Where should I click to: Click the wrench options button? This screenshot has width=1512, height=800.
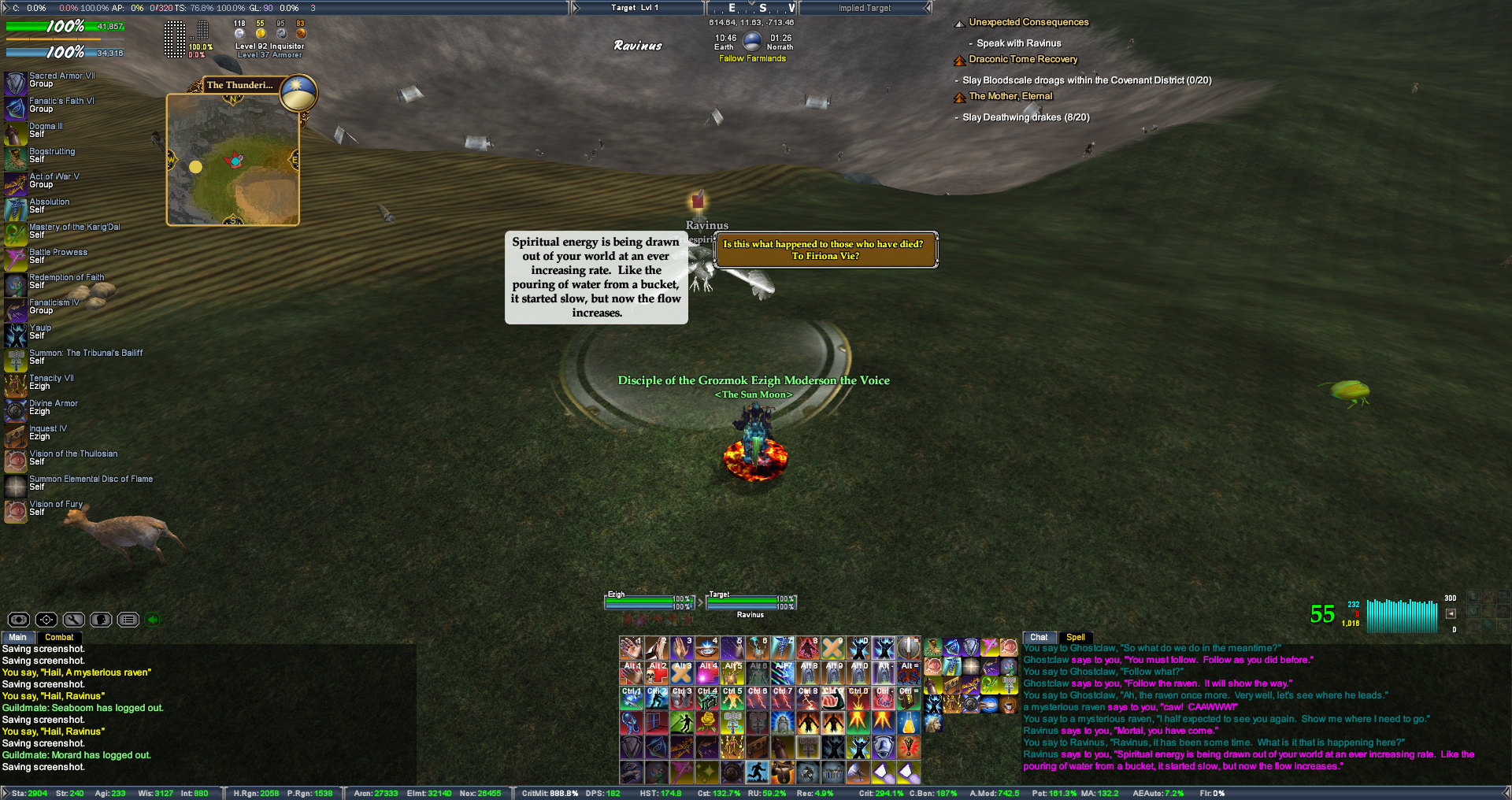tap(73, 620)
